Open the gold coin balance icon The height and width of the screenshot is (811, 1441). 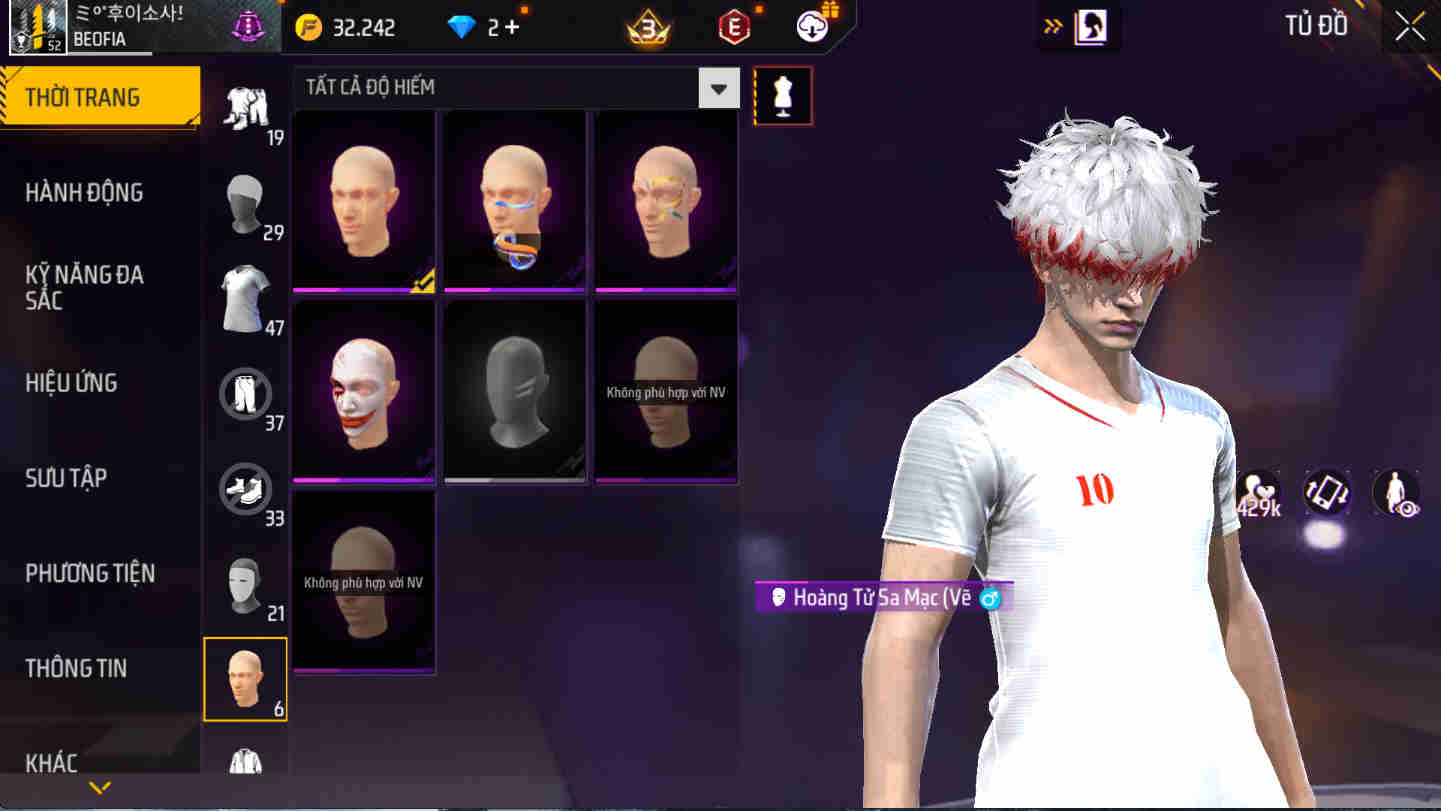309,27
